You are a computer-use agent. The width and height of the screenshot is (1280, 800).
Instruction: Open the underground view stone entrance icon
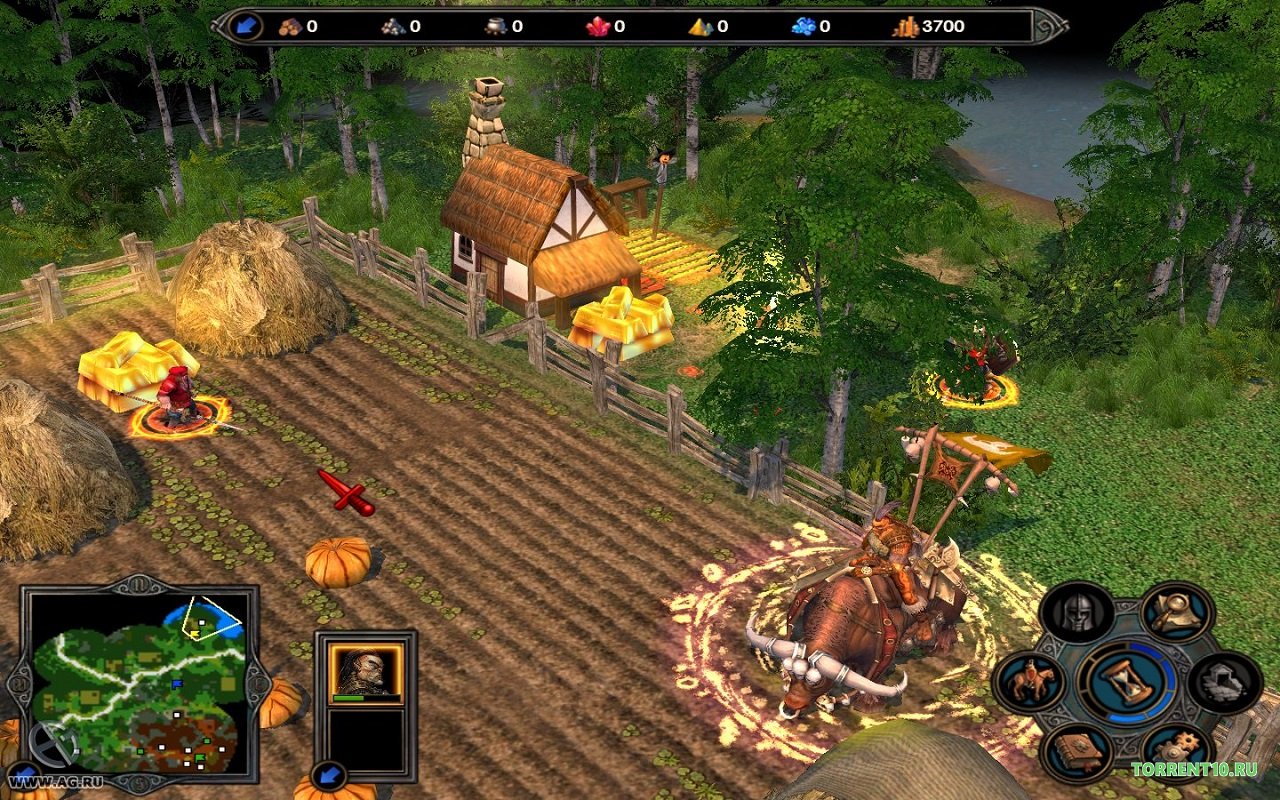pos(1224,682)
